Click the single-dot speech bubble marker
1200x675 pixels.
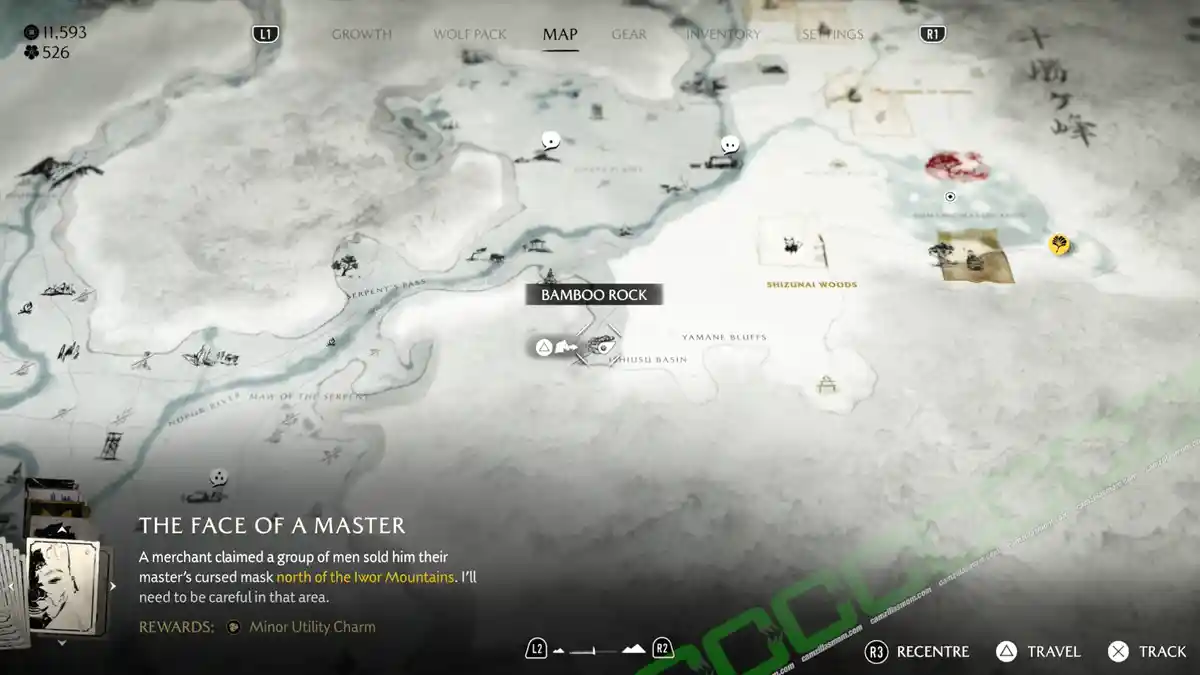(550, 141)
